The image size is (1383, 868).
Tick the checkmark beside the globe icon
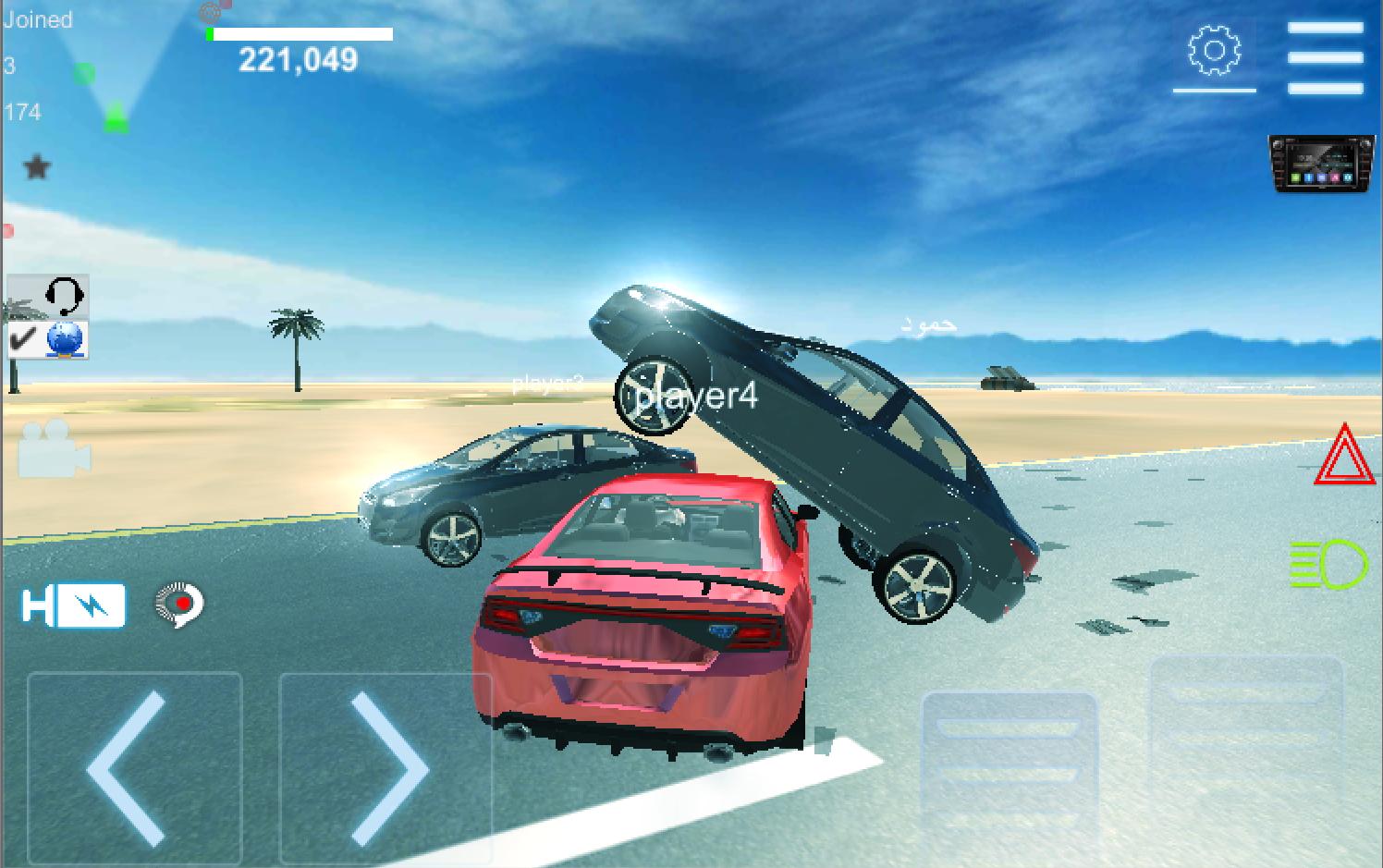pos(22,340)
